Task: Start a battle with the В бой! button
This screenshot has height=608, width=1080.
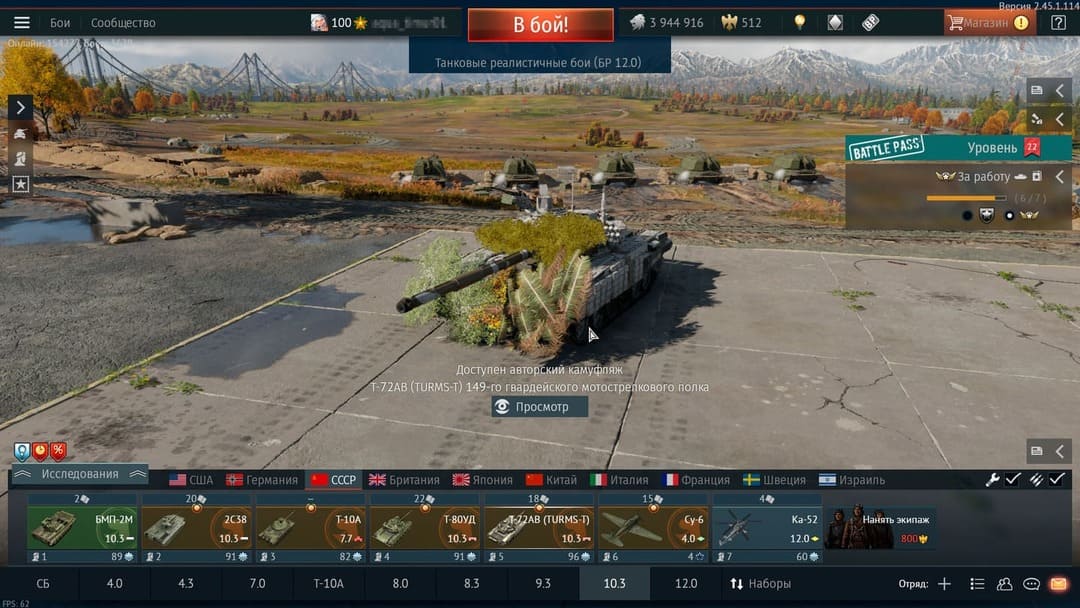Action: tap(540, 24)
